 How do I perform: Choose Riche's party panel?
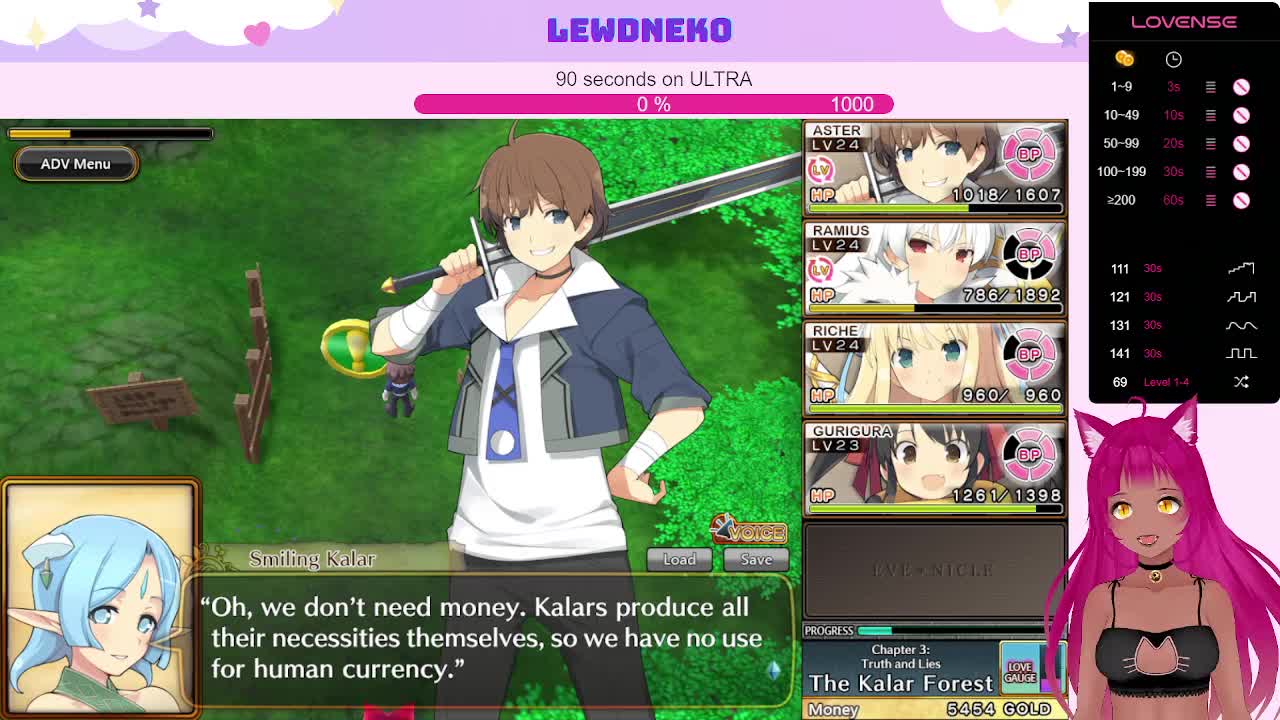(x=934, y=367)
